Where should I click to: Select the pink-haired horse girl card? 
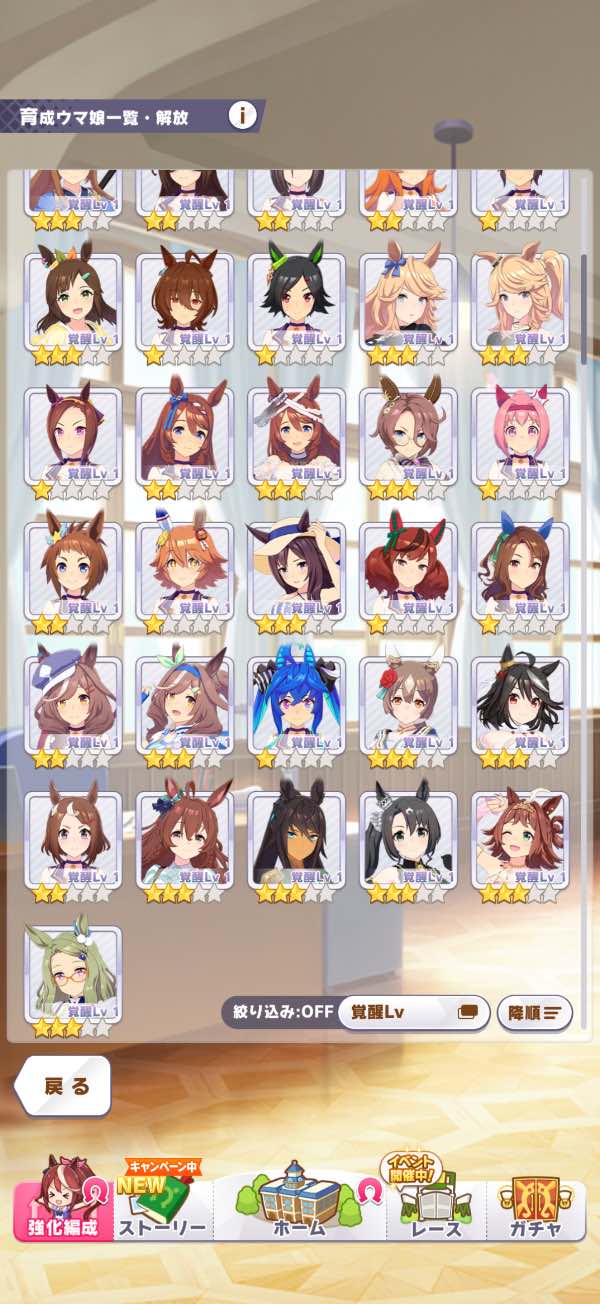(519, 435)
